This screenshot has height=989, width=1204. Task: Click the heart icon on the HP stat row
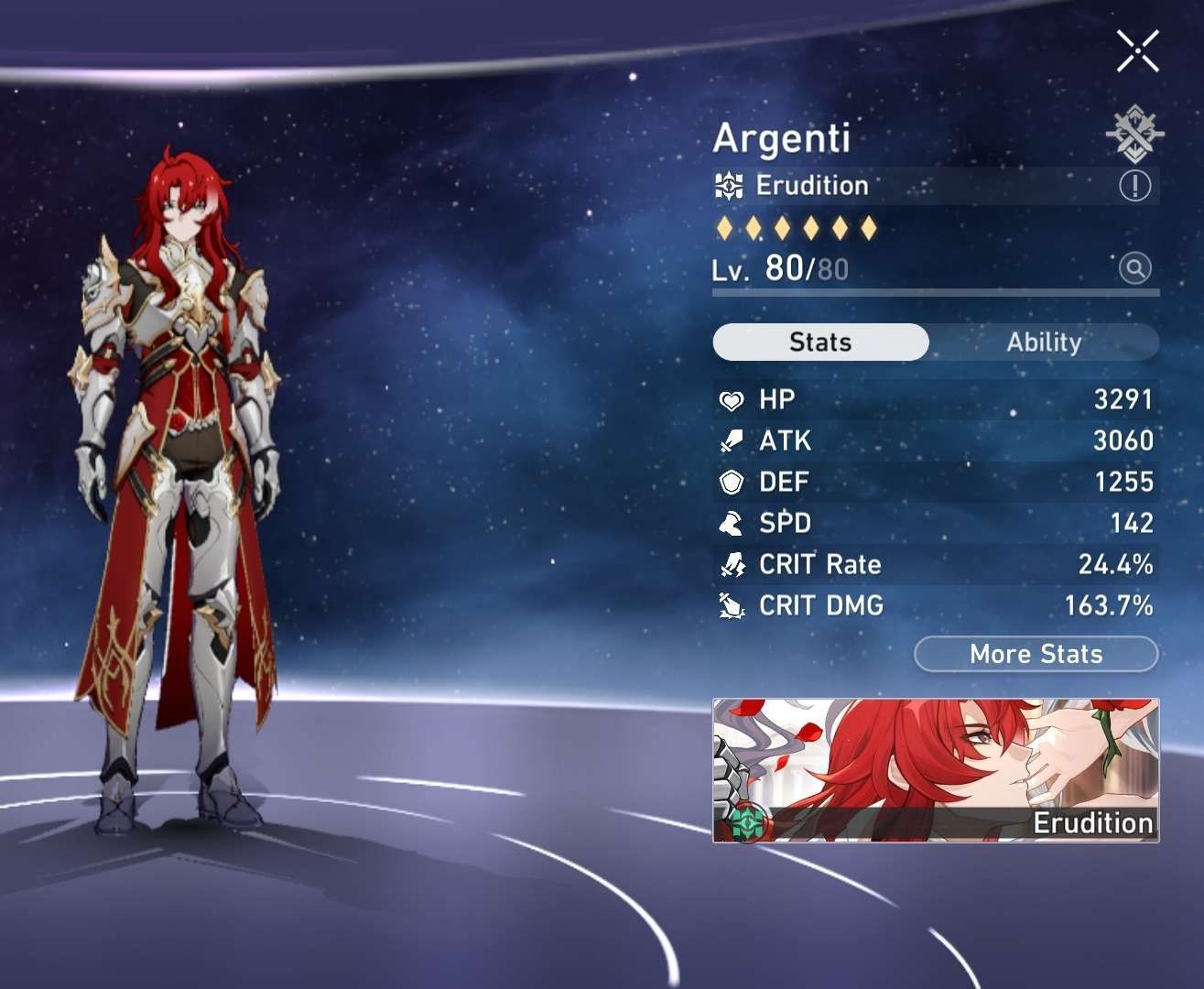click(730, 399)
